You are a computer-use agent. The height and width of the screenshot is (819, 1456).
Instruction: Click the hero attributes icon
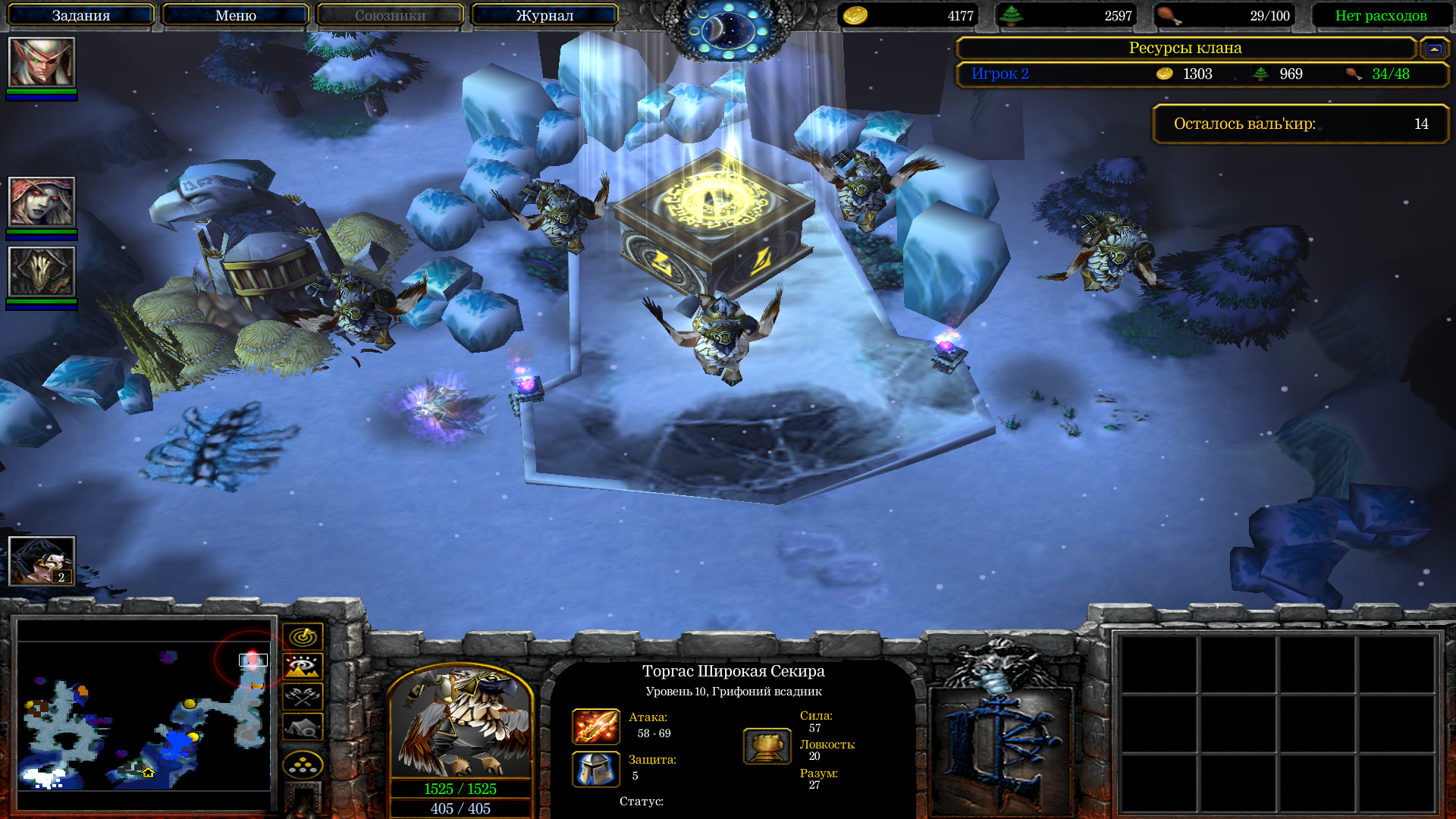[767, 746]
